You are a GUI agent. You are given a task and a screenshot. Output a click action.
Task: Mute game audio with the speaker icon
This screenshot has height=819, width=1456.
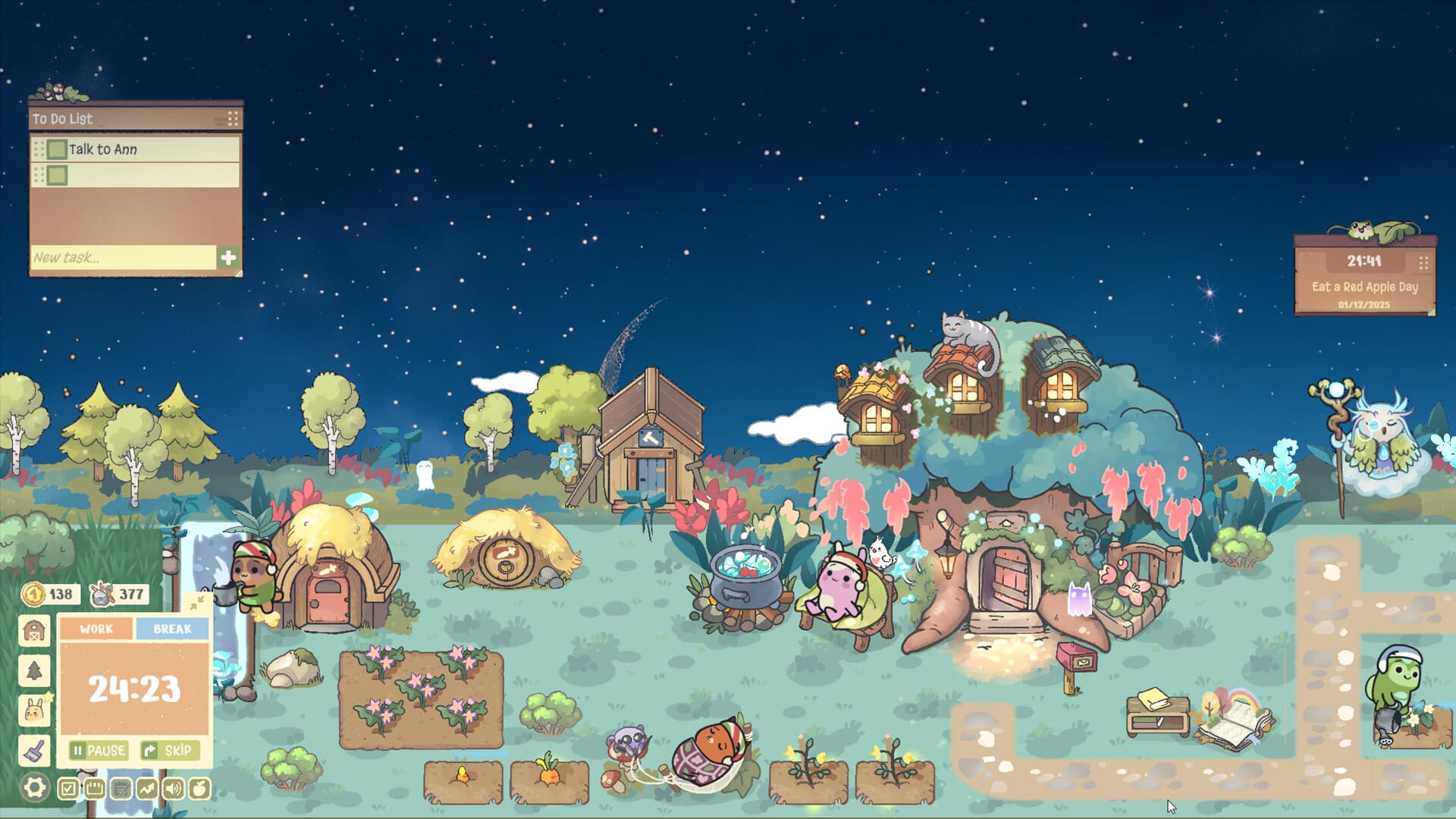172,789
